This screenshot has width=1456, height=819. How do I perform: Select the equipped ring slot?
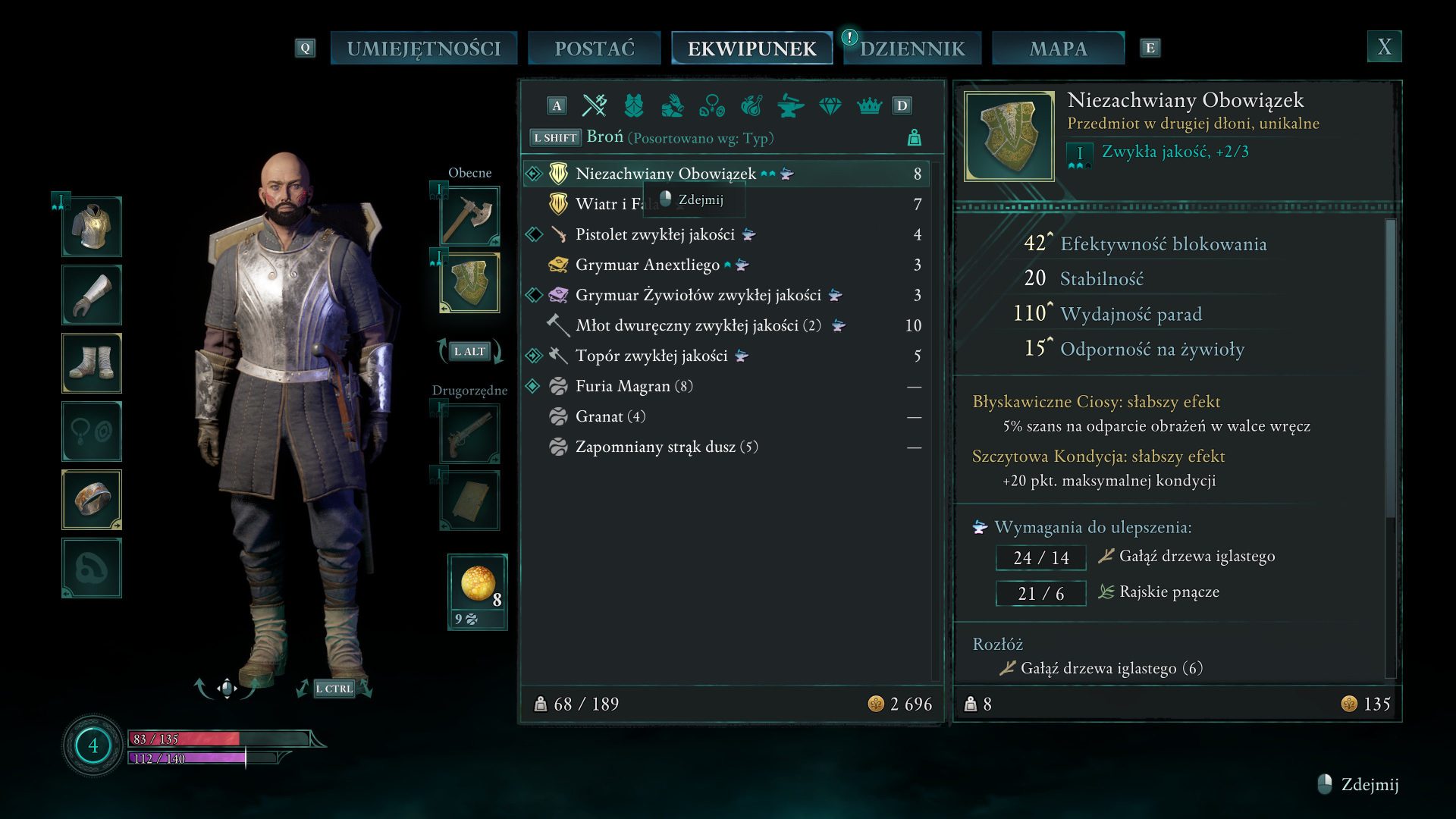(92, 500)
